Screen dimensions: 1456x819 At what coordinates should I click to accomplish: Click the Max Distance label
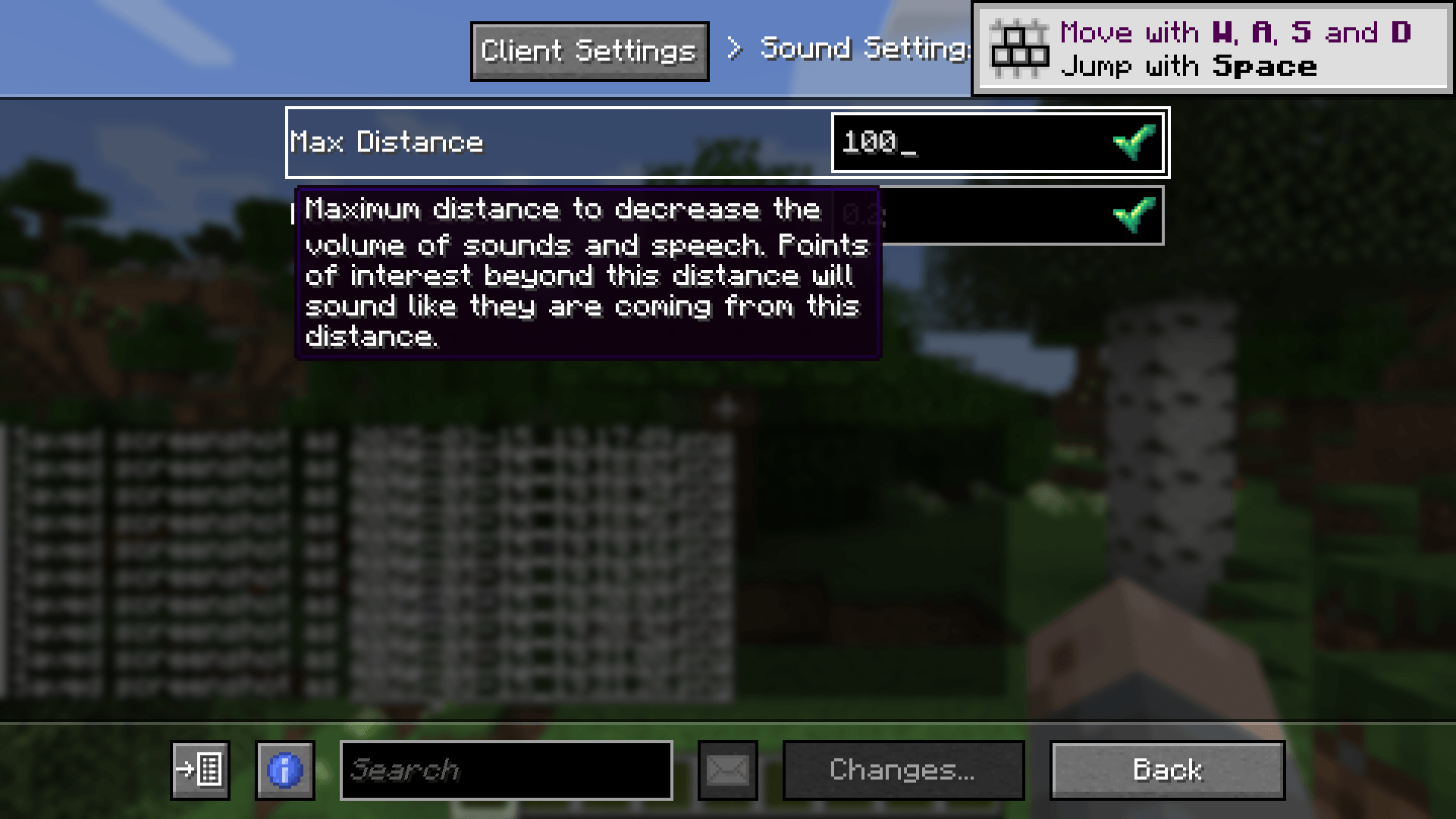(386, 142)
